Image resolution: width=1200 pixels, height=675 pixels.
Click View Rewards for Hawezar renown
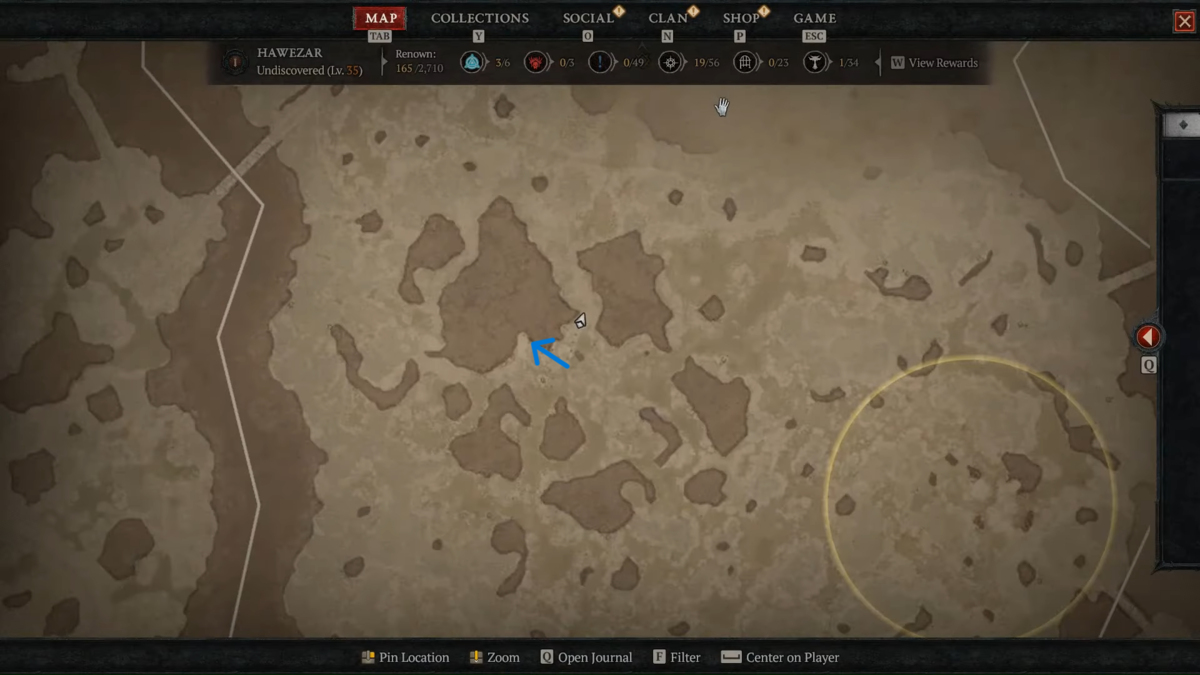tap(934, 63)
